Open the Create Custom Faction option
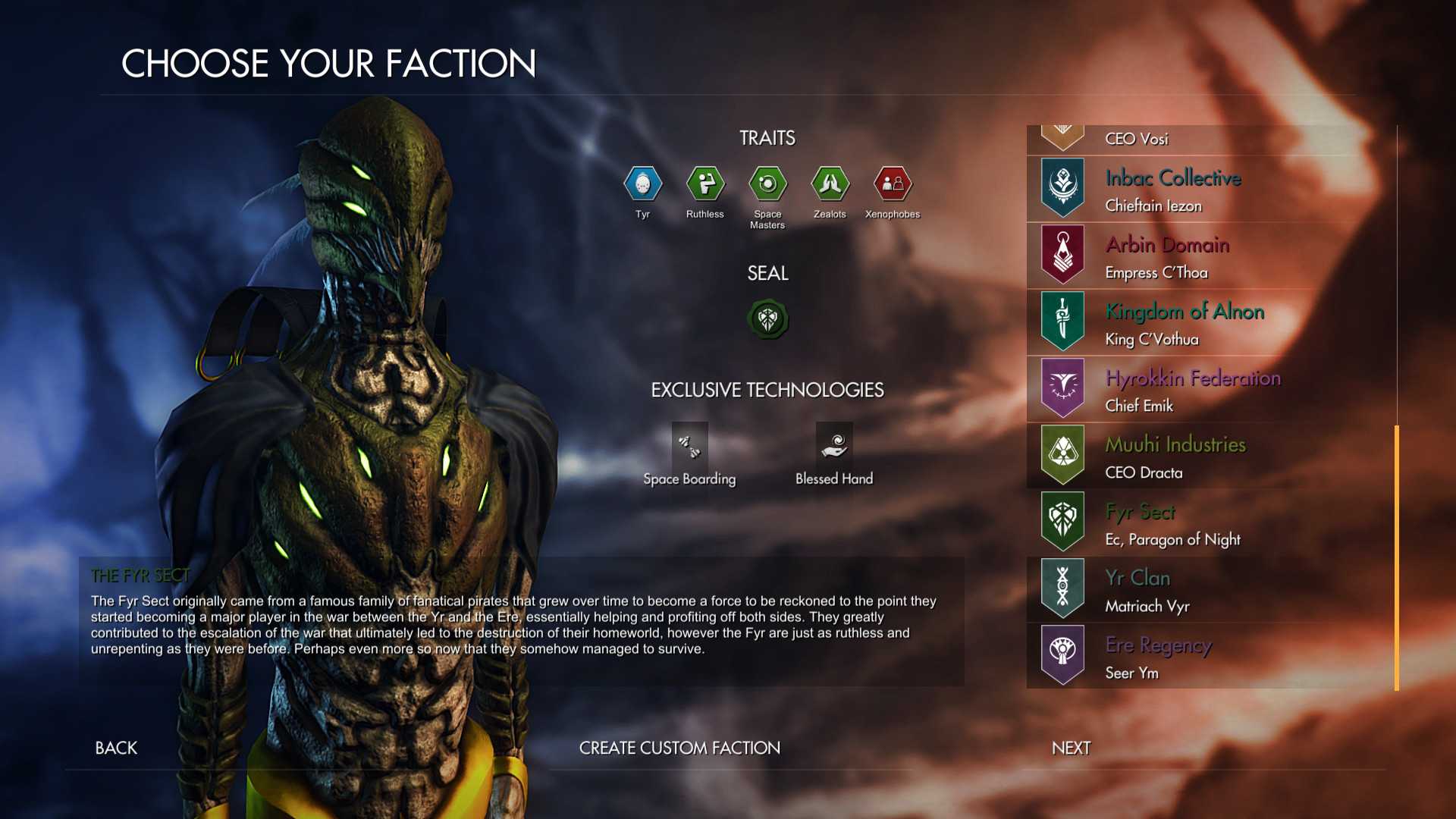 (679, 748)
